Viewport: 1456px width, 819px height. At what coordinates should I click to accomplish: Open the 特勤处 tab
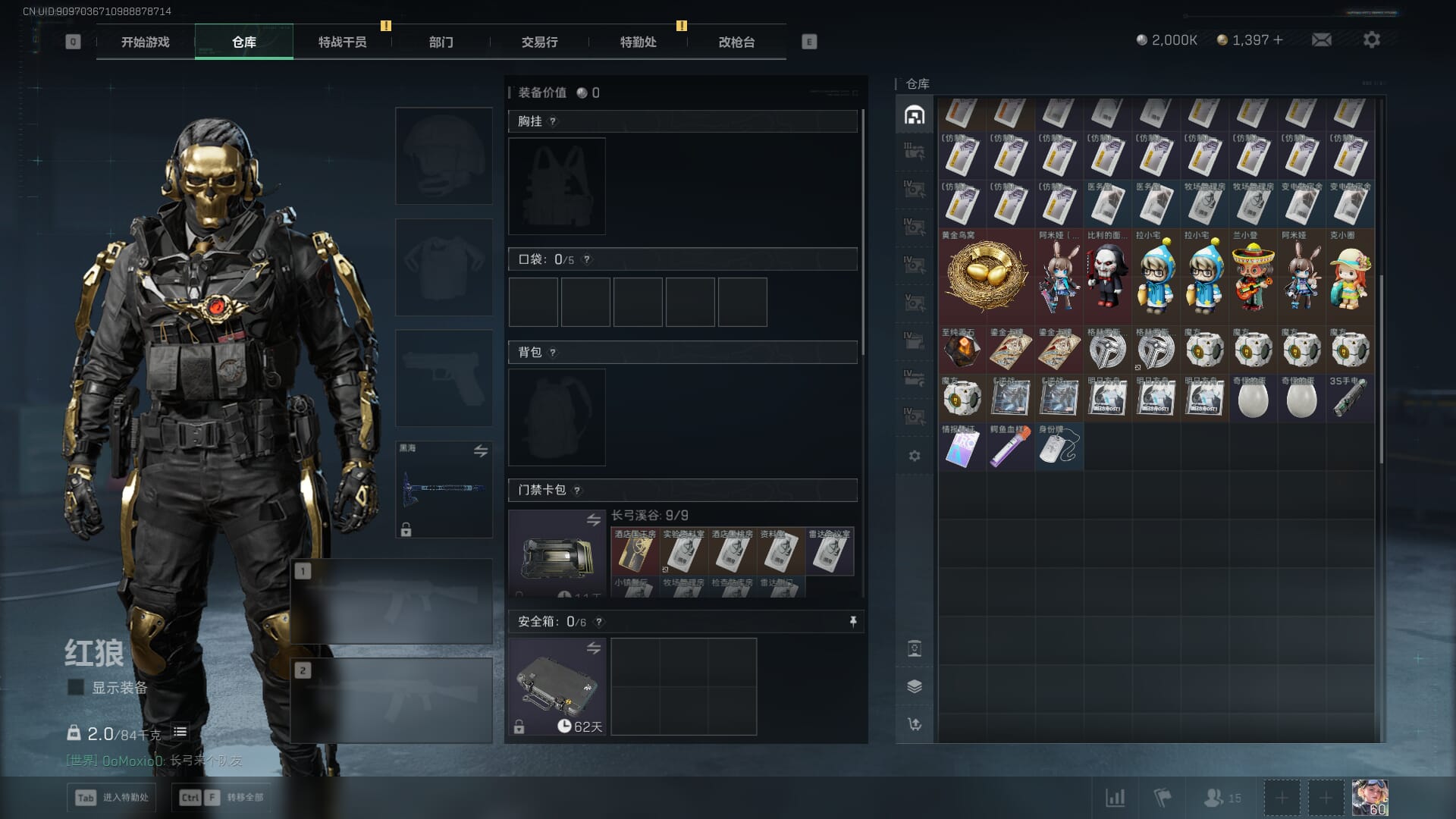pyautogui.click(x=638, y=42)
